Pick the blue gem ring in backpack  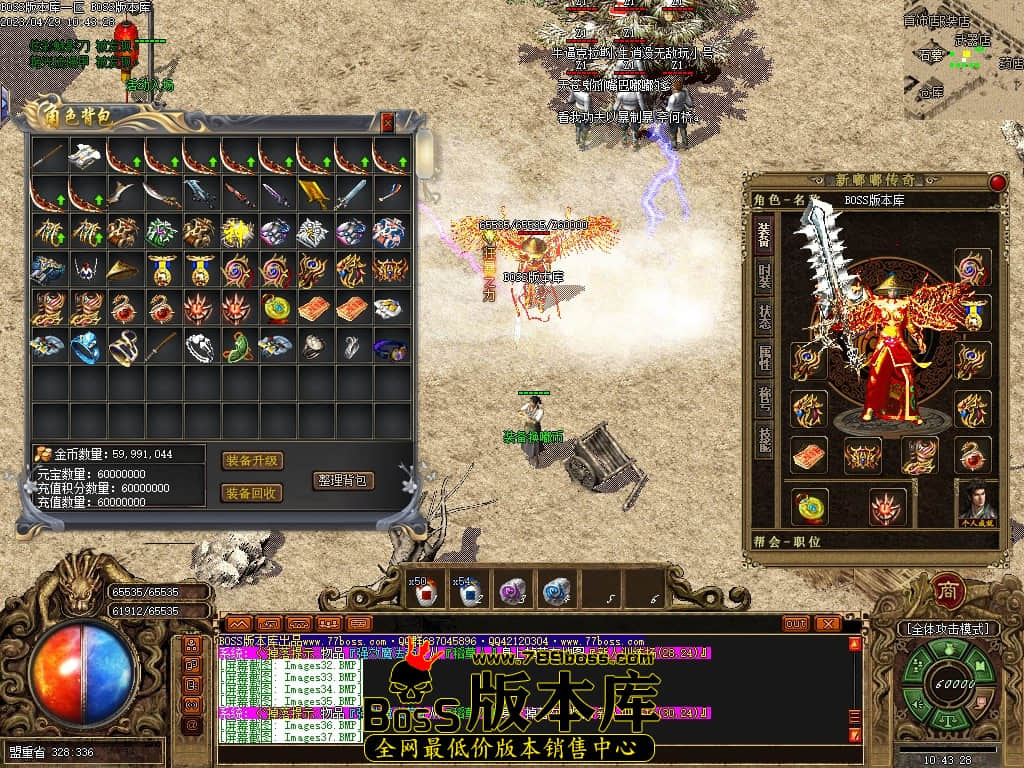[x=87, y=347]
